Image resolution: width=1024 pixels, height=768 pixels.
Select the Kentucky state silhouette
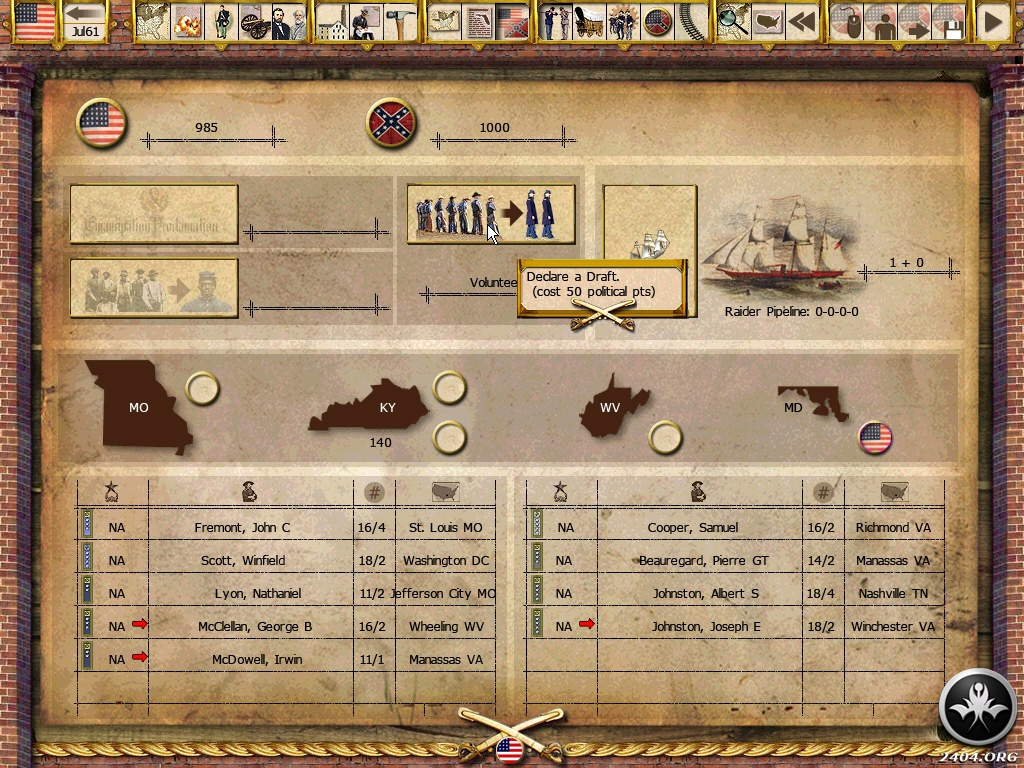tap(372, 408)
